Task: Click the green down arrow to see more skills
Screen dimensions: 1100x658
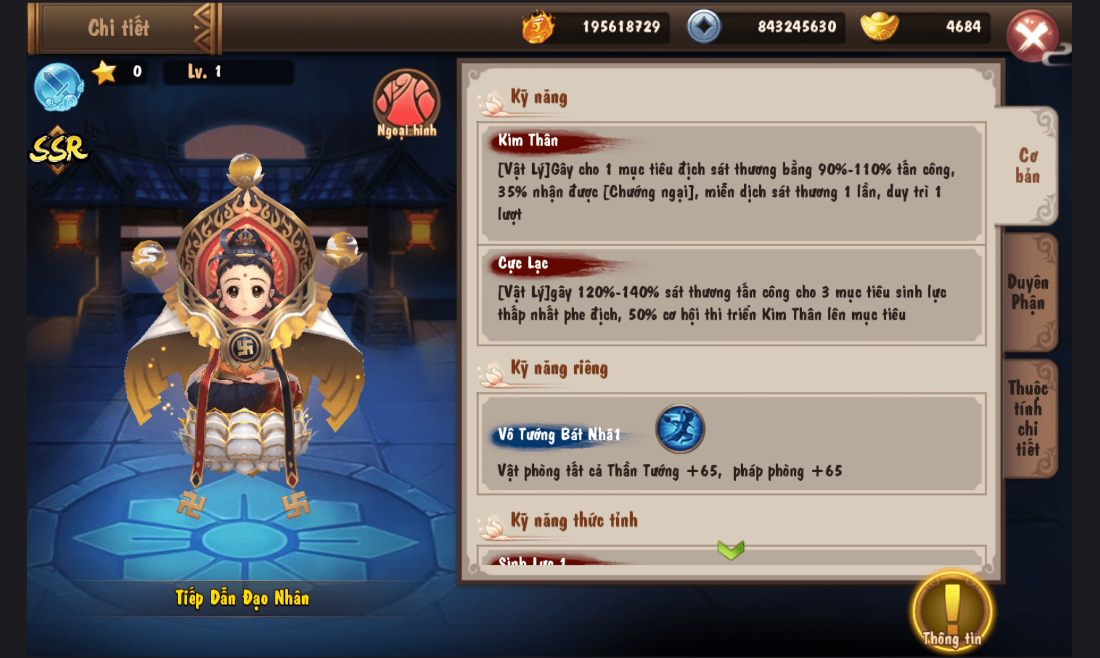Action: [x=731, y=550]
